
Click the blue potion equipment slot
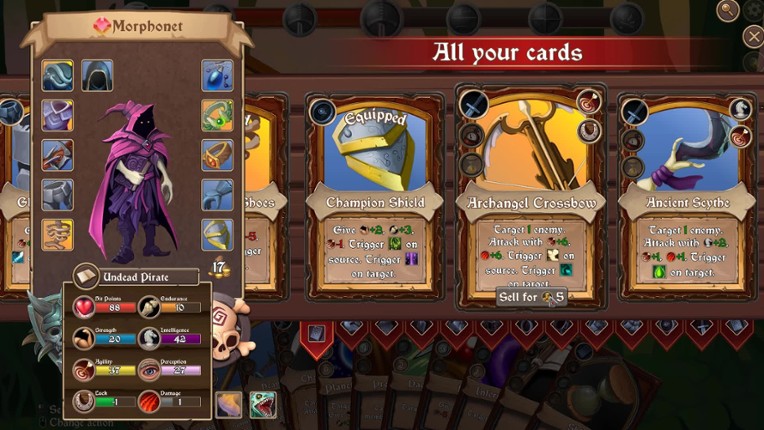point(217,75)
